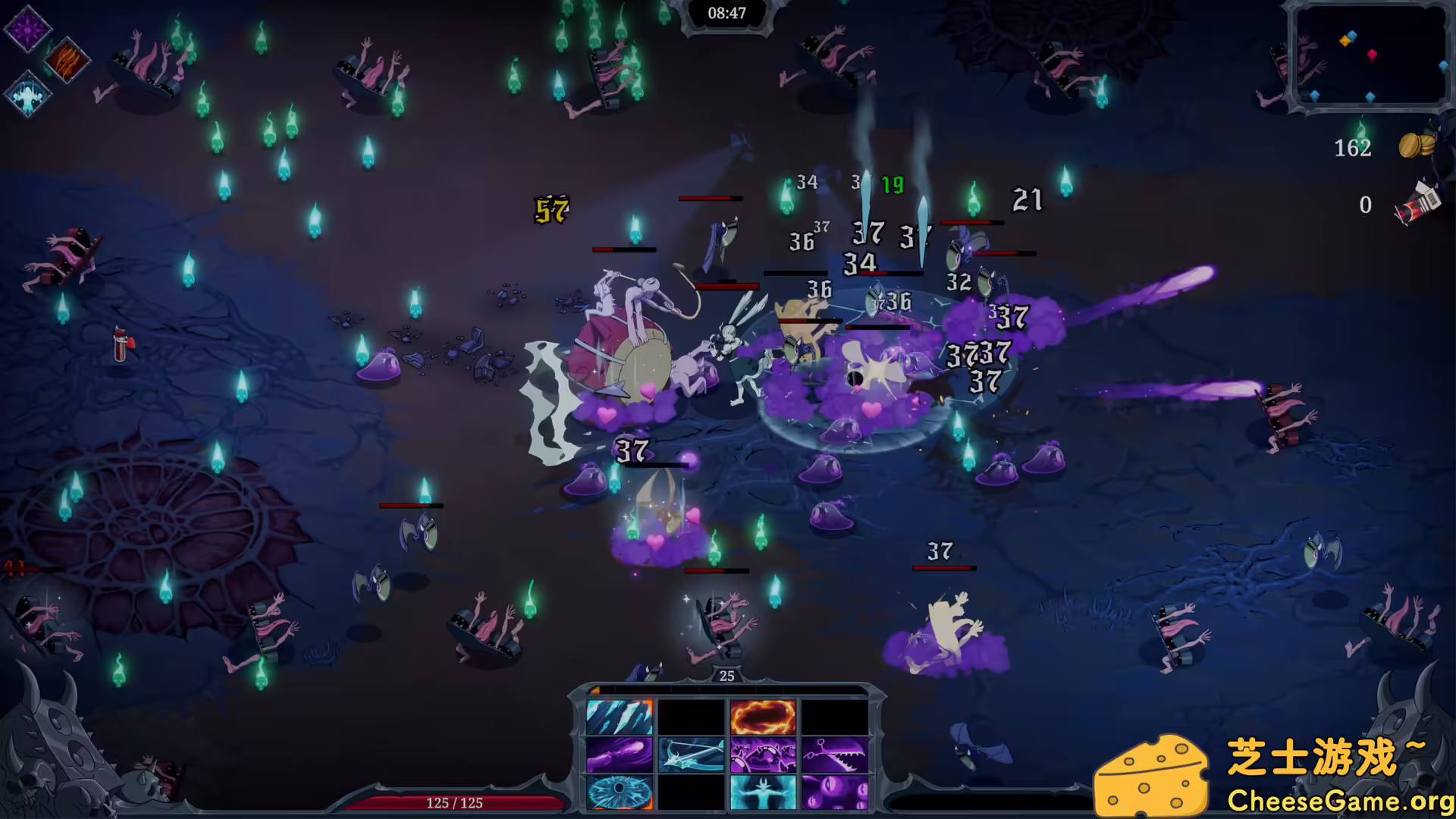1456x819 pixels.
Task: Open the minimap panel in the top-right corner
Action: 1370,57
